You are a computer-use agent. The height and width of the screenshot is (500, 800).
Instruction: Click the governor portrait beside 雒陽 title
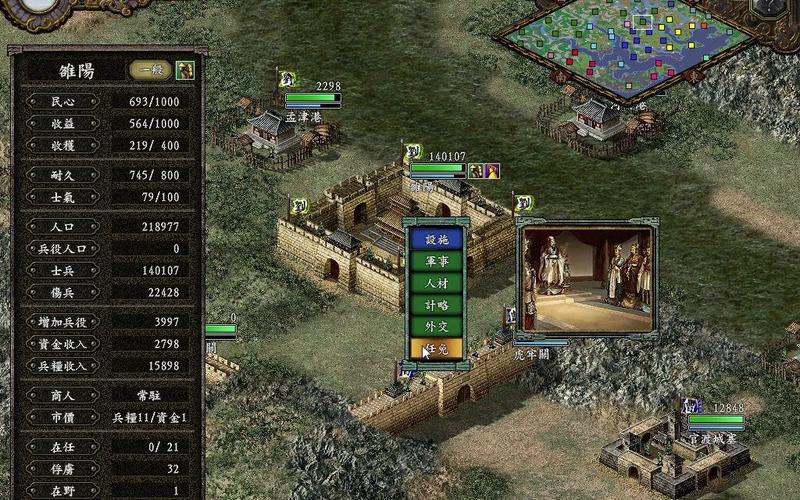point(185,70)
